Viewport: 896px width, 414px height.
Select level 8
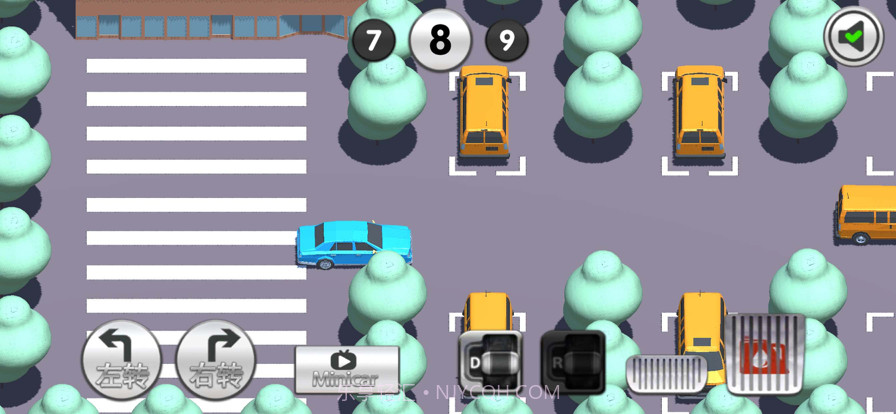tap(440, 40)
